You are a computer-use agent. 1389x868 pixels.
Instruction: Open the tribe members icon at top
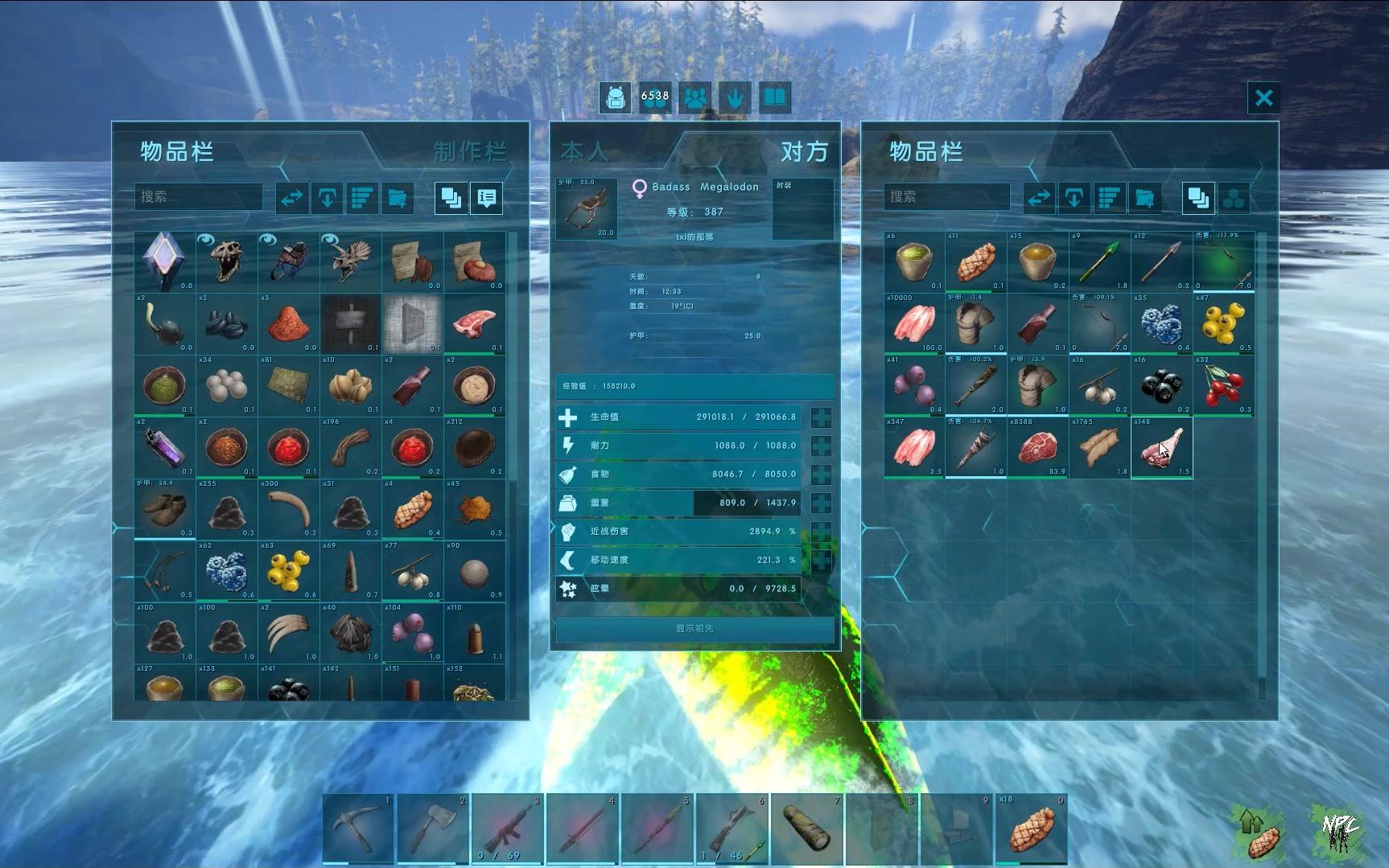click(x=695, y=98)
